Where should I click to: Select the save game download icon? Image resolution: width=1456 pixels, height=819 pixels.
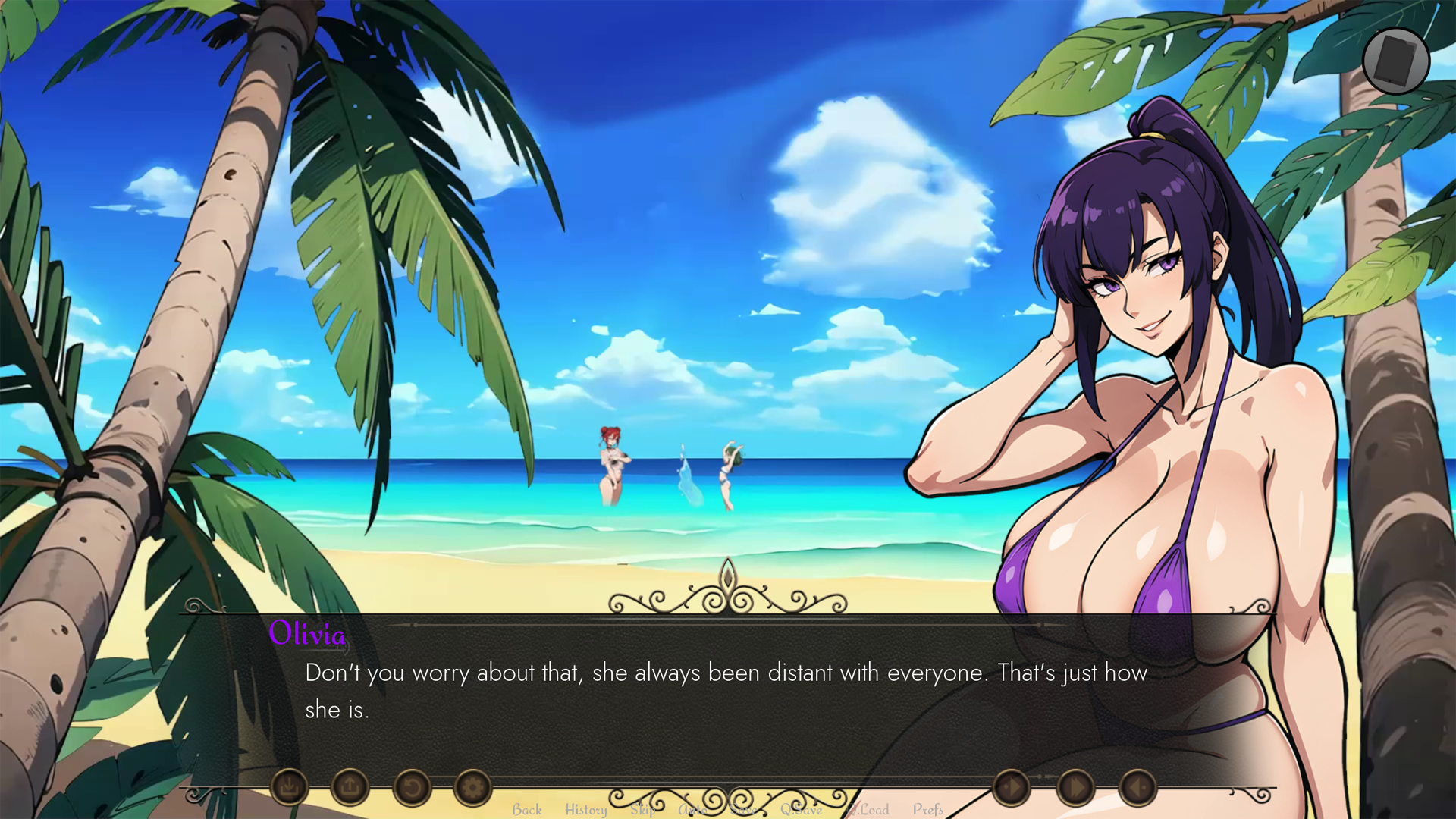pyautogui.click(x=289, y=787)
